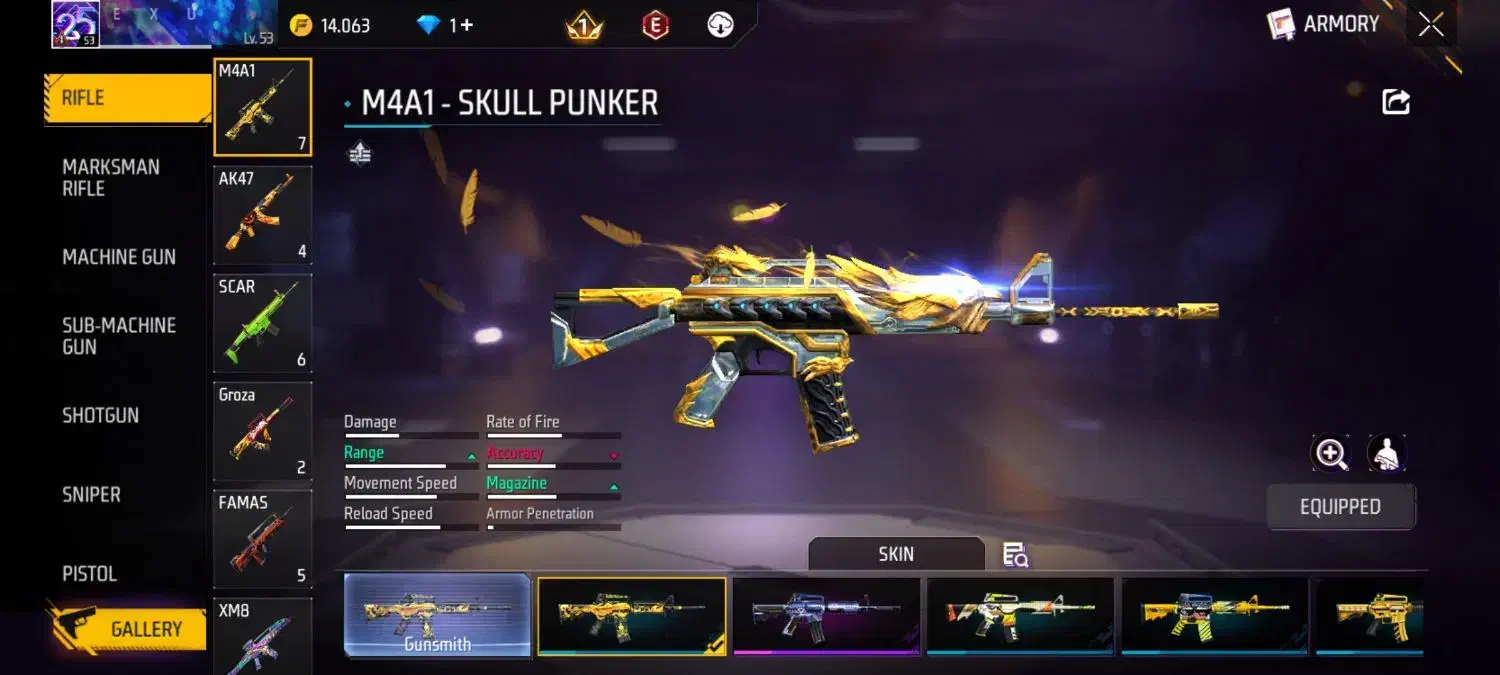Image resolution: width=1500 pixels, height=675 pixels.
Task: Click the Equipped button
Action: click(x=1340, y=507)
